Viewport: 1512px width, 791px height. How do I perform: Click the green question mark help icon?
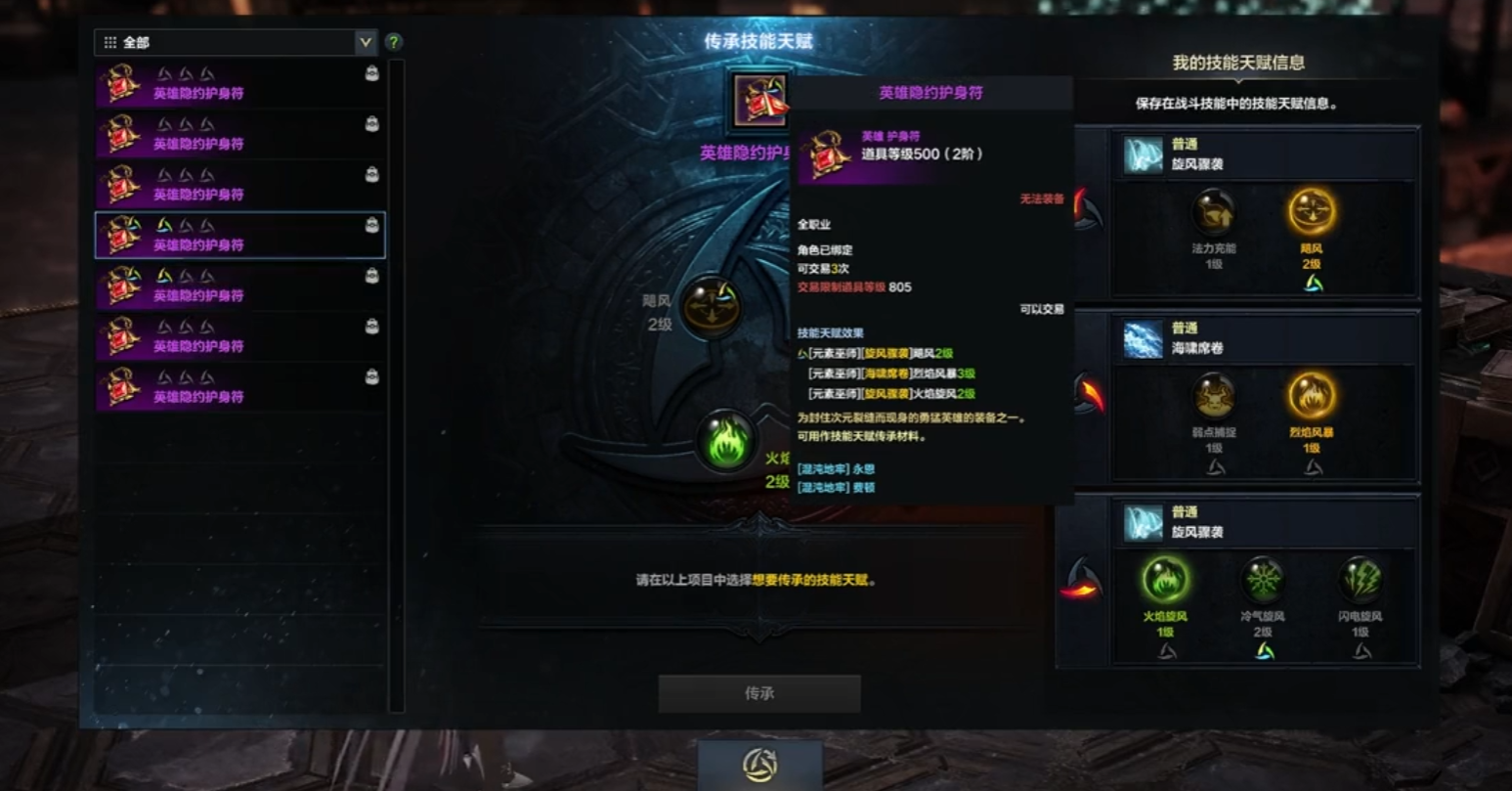pos(393,42)
